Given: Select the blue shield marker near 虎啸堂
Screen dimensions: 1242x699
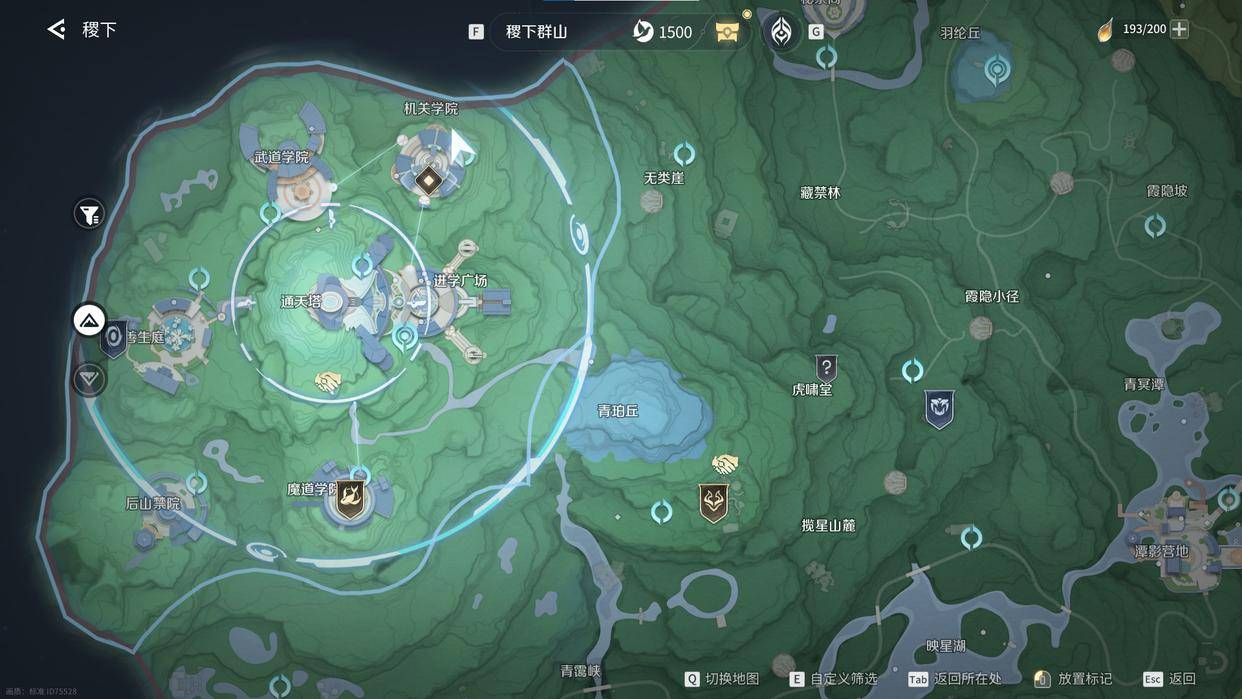Looking at the screenshot, I should click(938, 409).
